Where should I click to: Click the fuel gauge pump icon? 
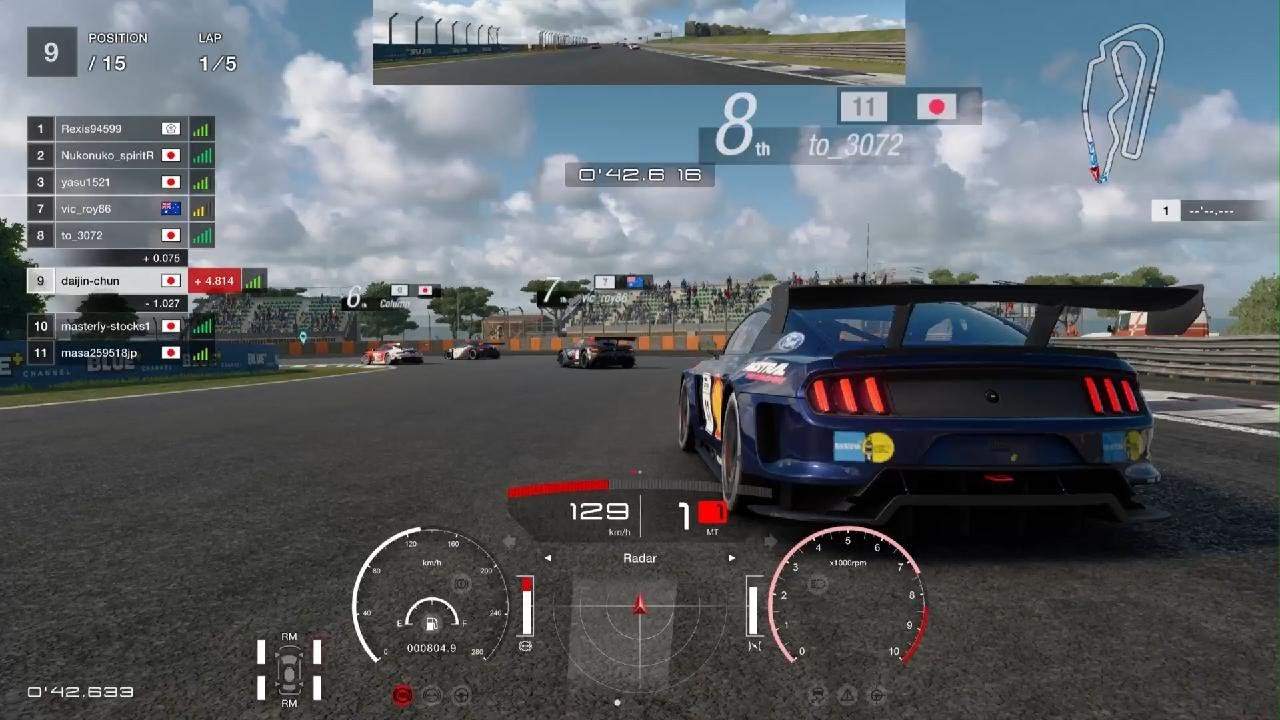click(x=431, y=624)
